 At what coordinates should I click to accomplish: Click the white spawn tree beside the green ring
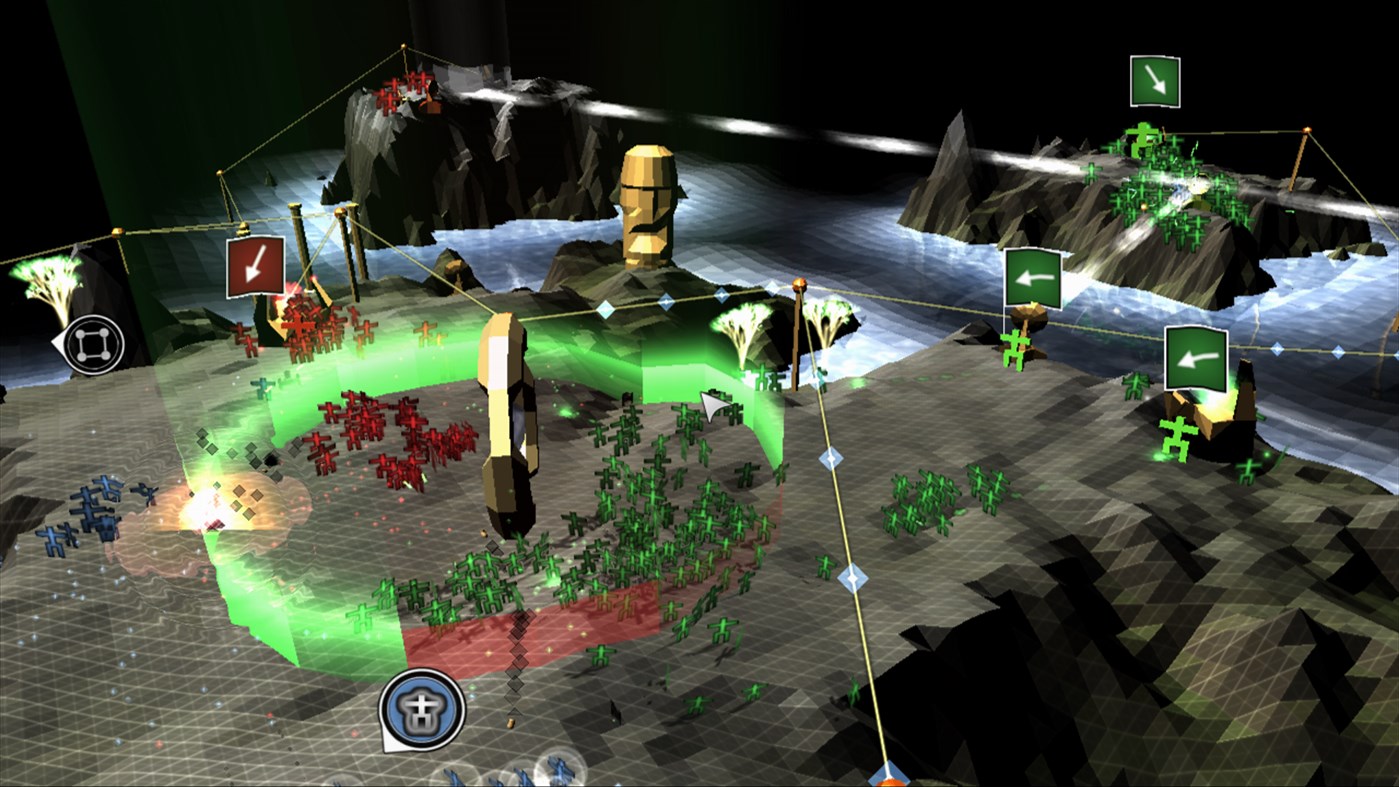tap(740, 330)
